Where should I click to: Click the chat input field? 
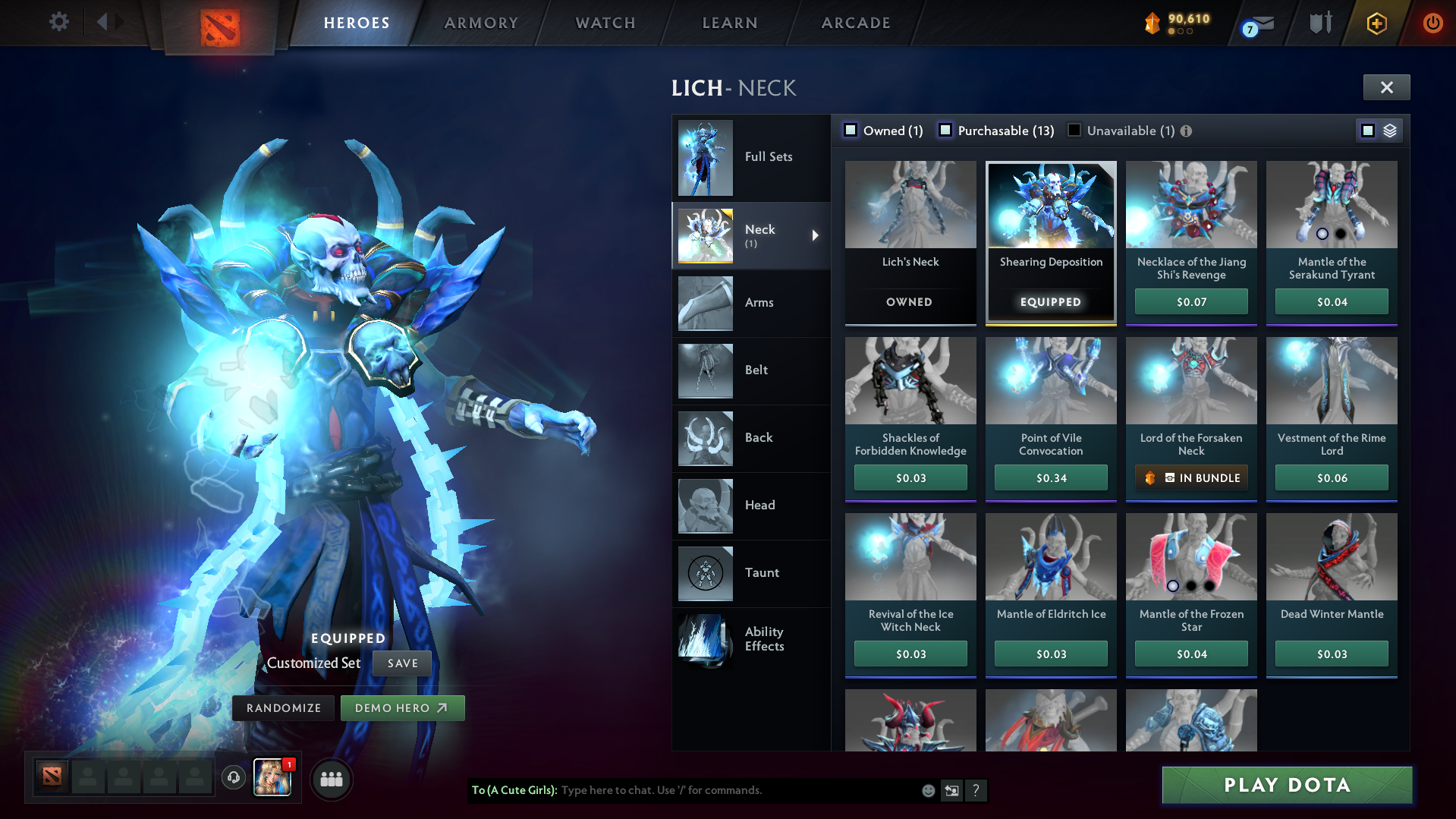(x=721, y=790)
